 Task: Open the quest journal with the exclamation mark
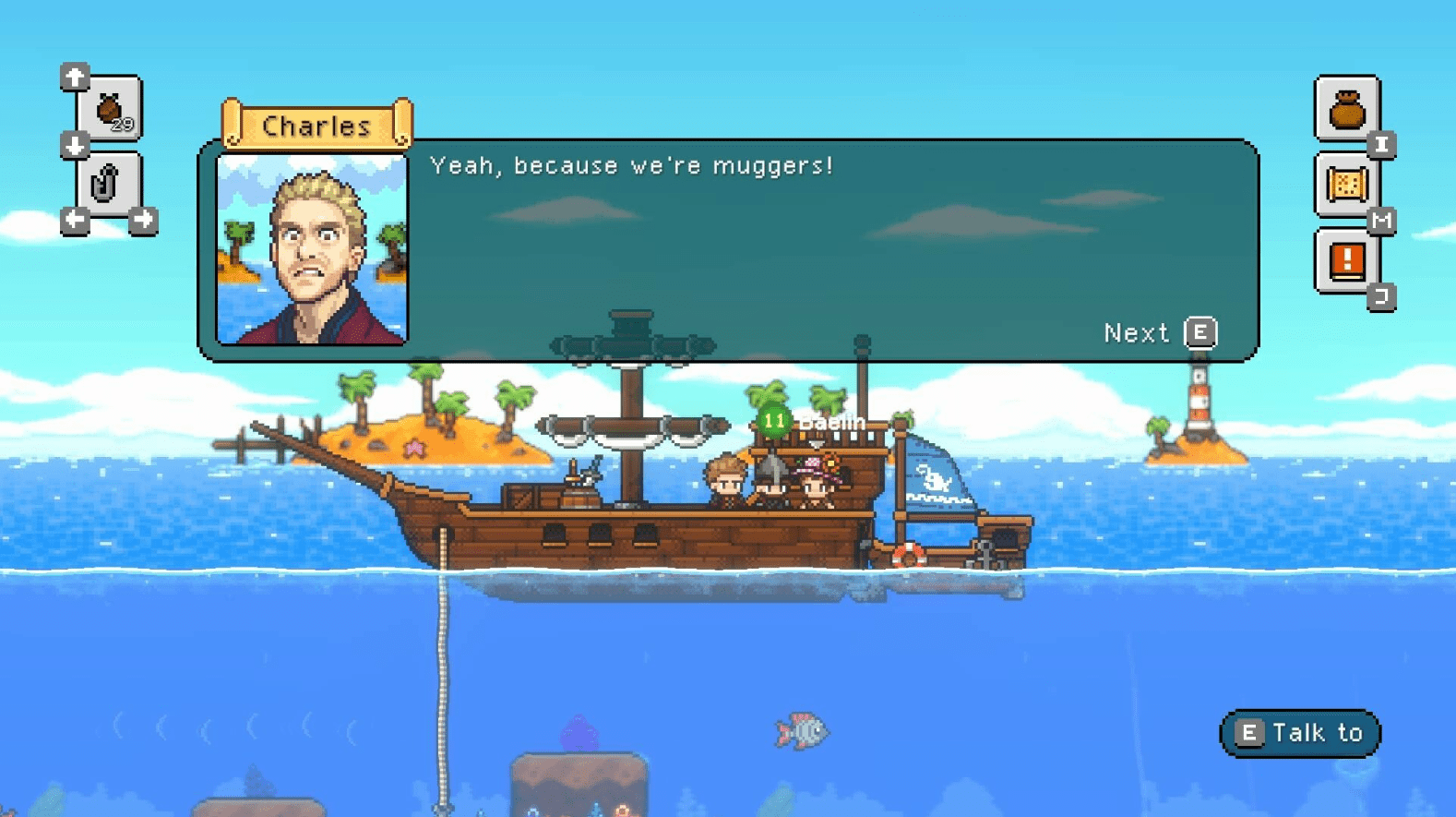click(1348, 260)
